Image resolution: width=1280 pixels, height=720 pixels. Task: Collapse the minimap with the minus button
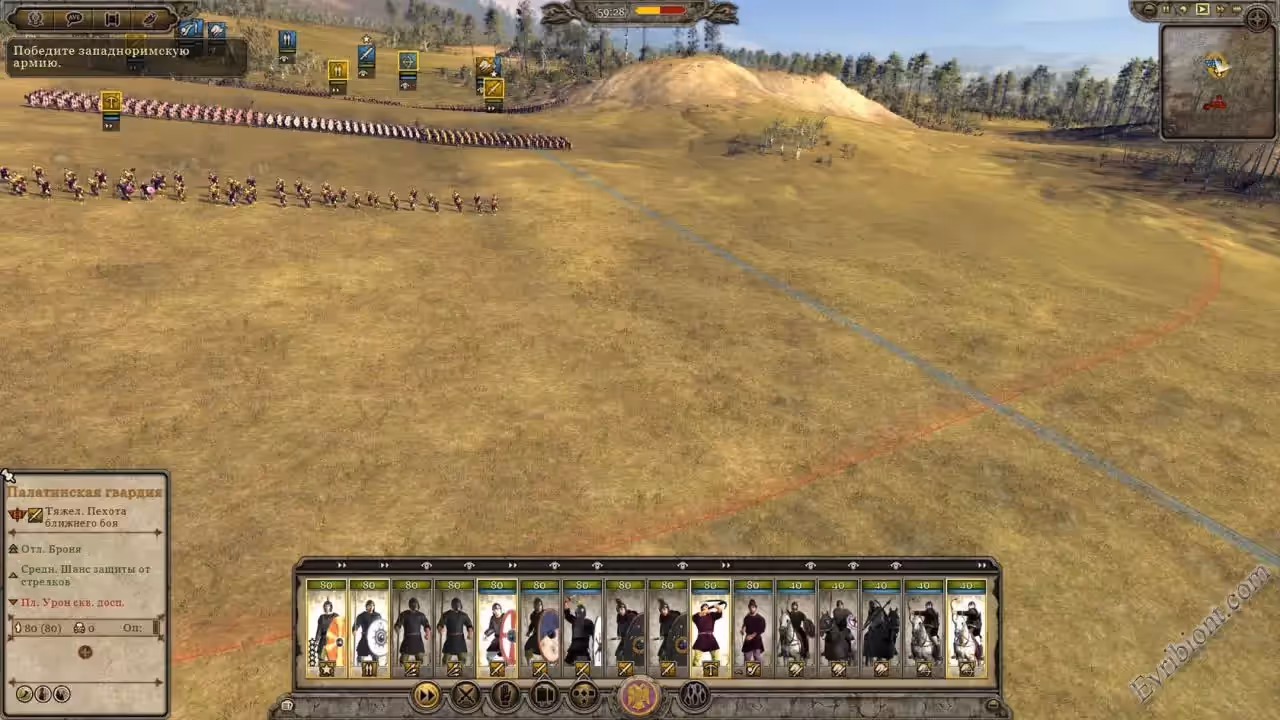coord(1150,10)
